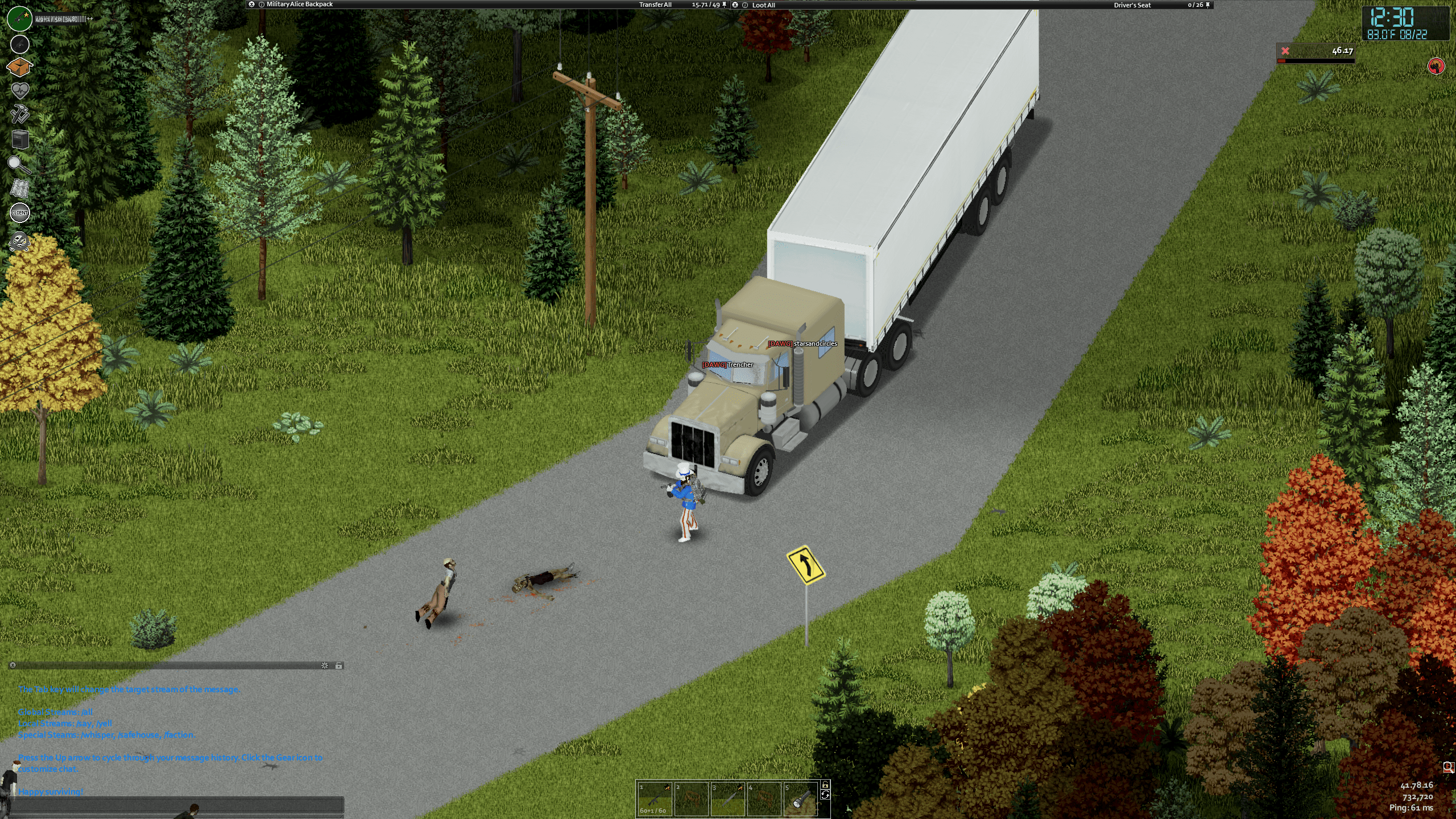The height and width of the screenshot is (819, 1456).
Task: Open the CLIENT panel button
Action: (x=20, y=213)
